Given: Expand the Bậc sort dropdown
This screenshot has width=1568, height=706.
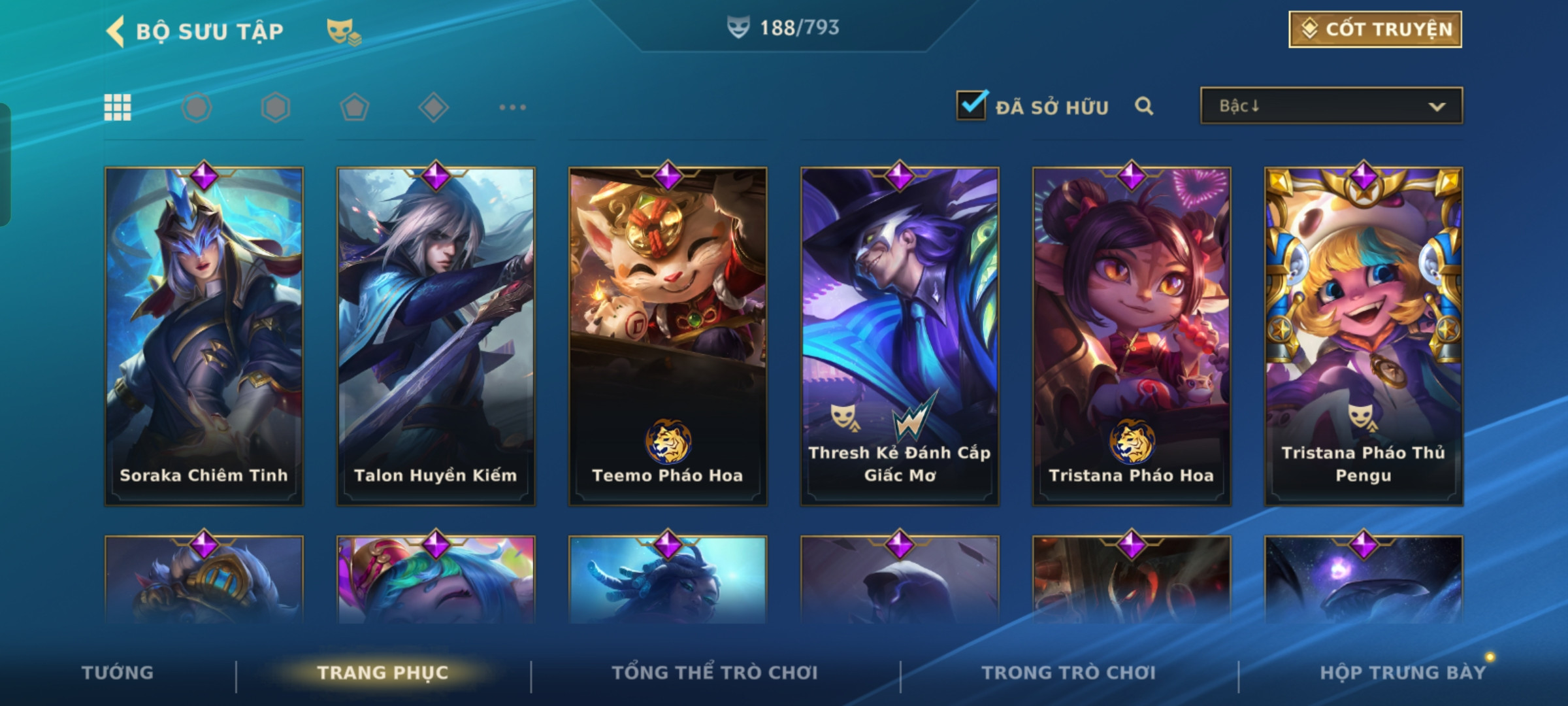Looking at the screenshot, I should point(1331,106).
